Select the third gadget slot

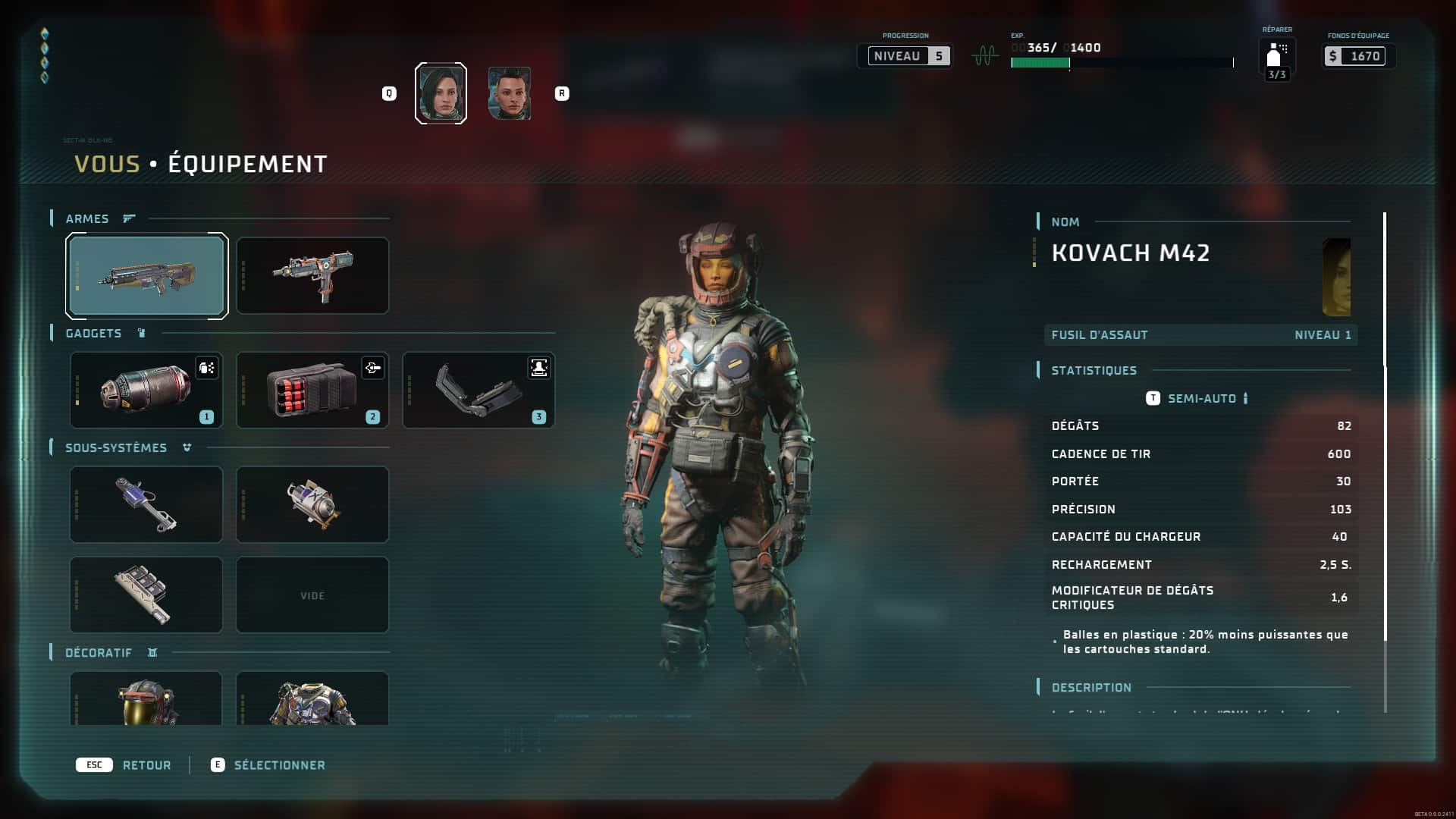(479, 391)
